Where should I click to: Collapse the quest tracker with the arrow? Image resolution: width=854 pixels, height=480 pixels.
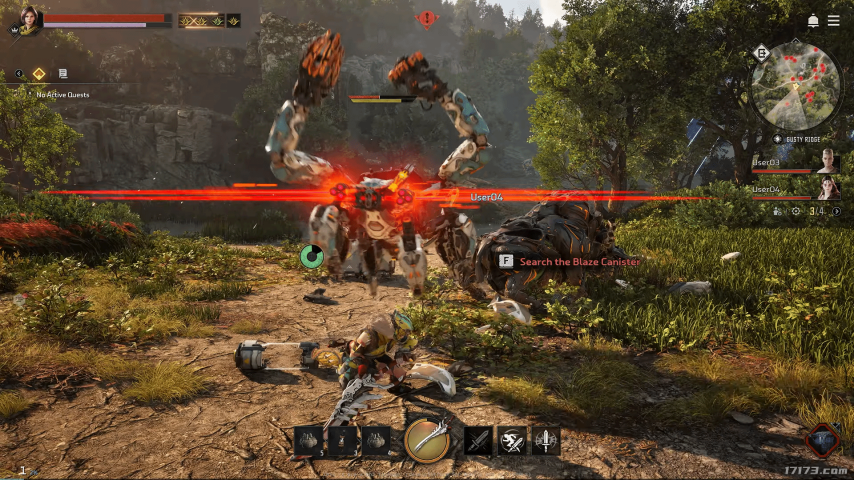pyautogui.click(x=18, y=73)
